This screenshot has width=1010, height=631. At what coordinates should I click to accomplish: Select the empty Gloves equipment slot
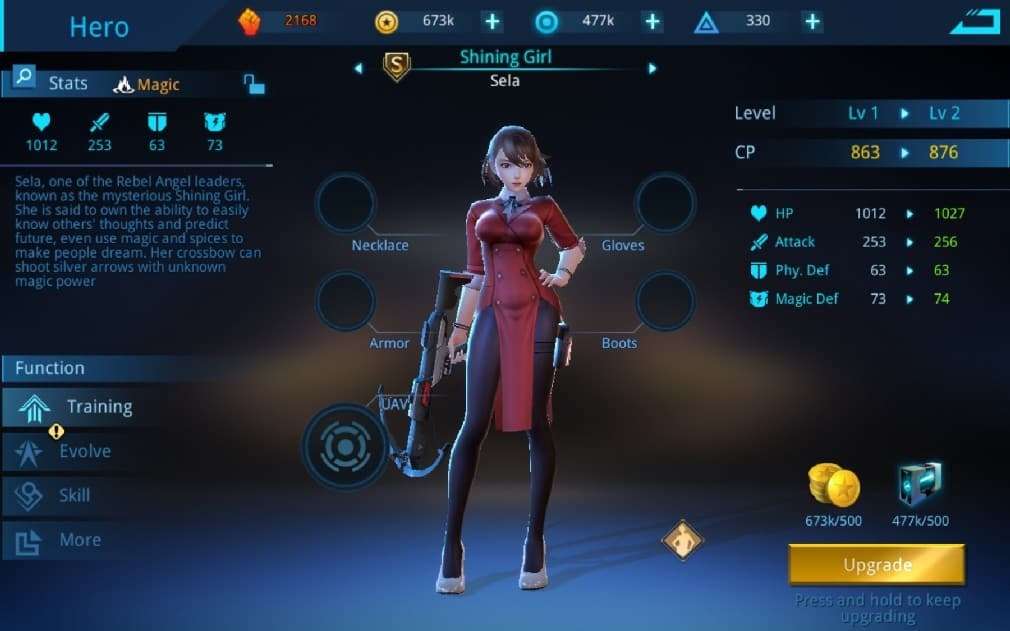click(x=665, y=204)
